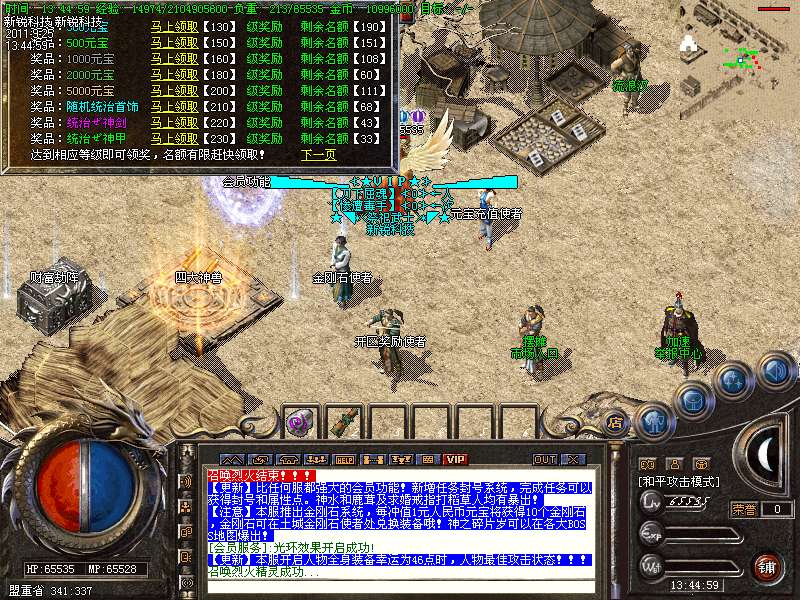The height and width of the screenshot is (600, 800).
Task: Open the VIP panel button
Action: [x=456, y=459]
